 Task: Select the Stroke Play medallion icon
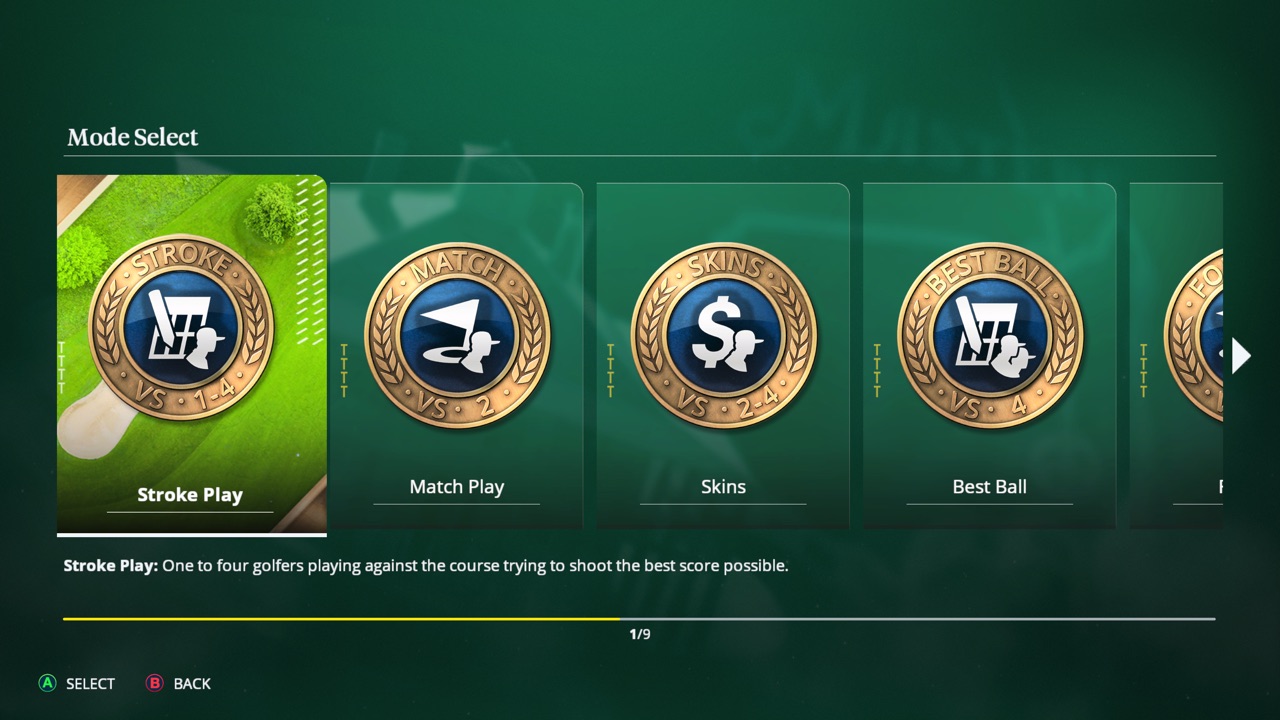[190, 330]
